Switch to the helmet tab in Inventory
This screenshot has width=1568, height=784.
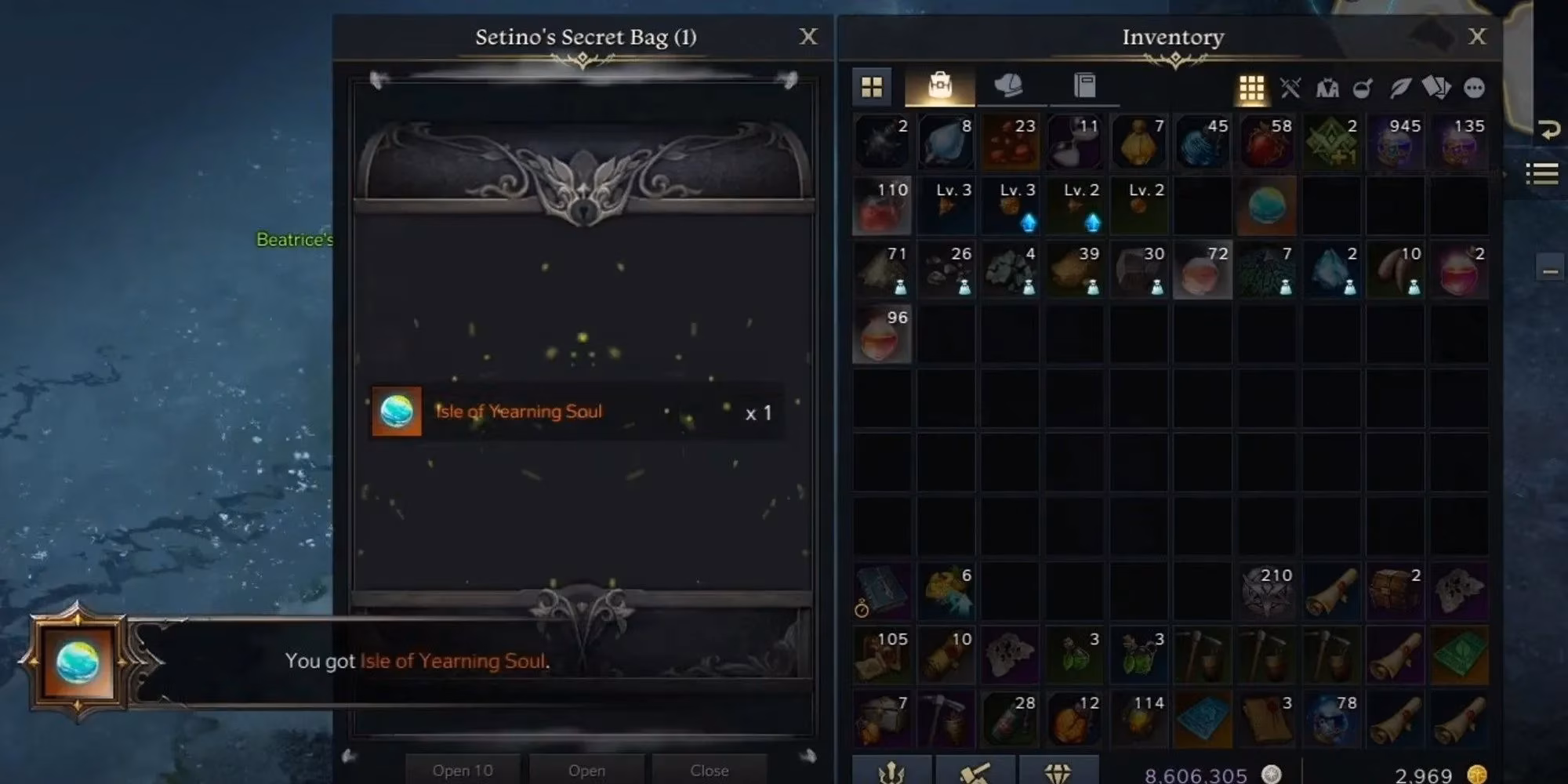[x=1010, y=86]
